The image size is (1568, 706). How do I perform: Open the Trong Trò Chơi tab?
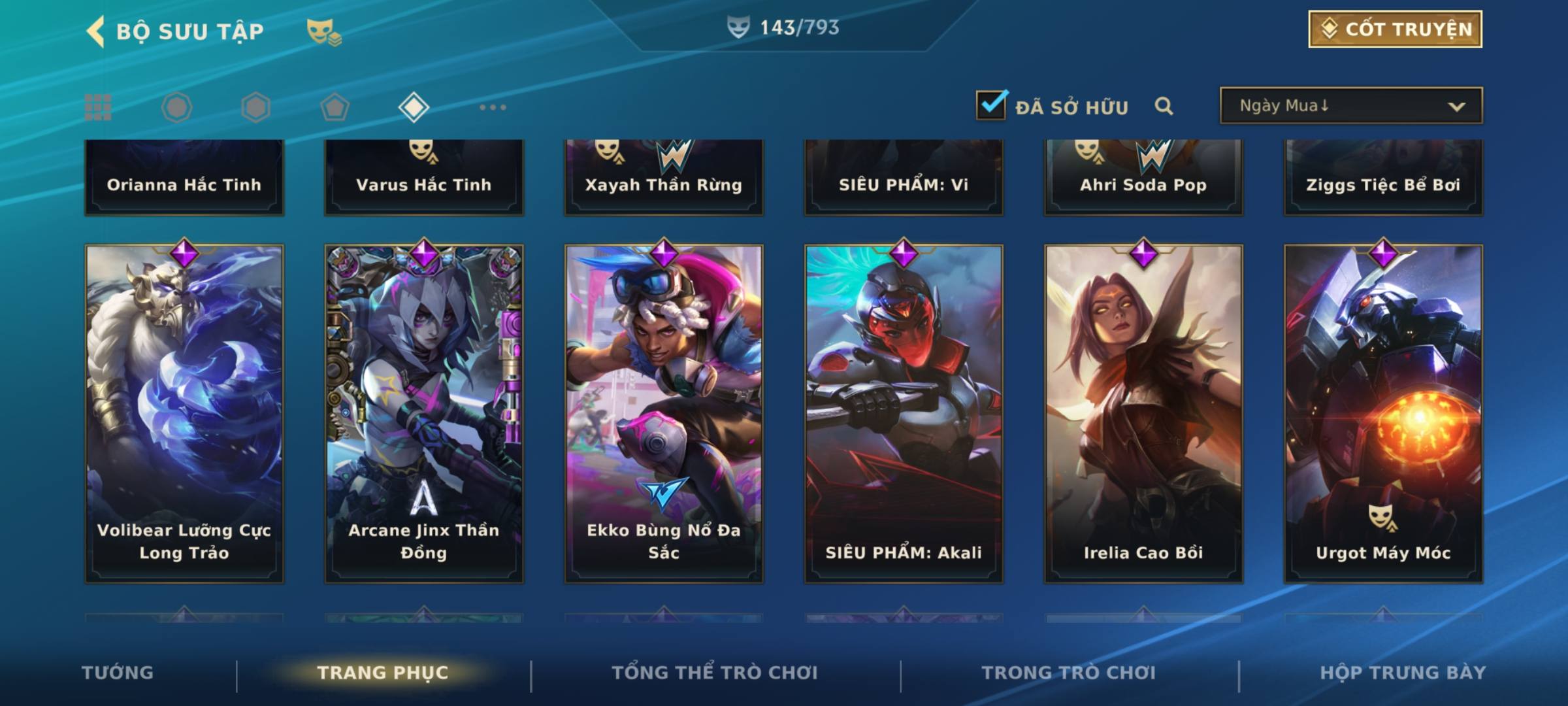coord(1069,673)
